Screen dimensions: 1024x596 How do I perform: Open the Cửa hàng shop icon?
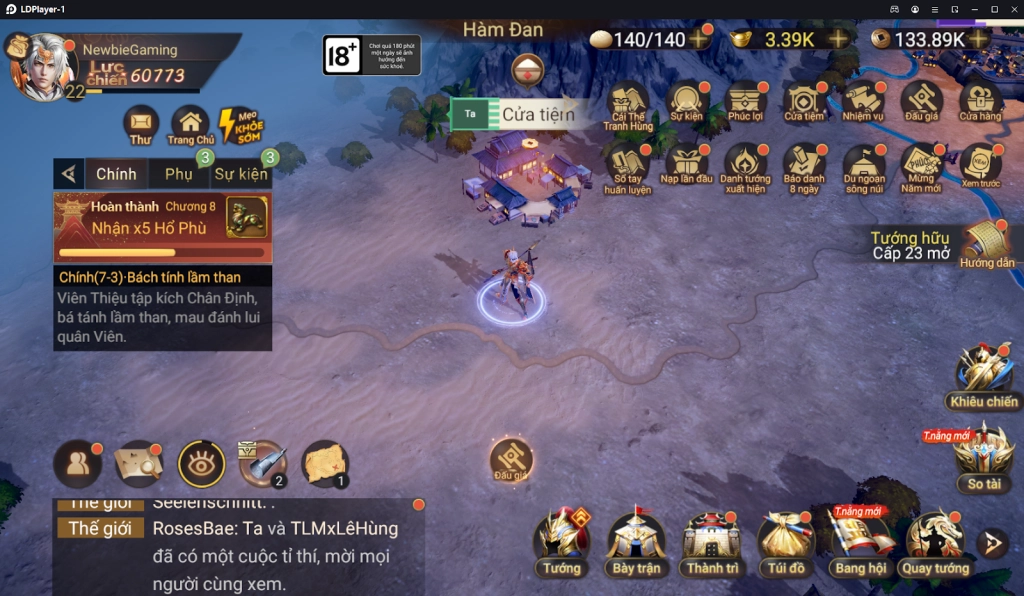[x=980, y=103]
